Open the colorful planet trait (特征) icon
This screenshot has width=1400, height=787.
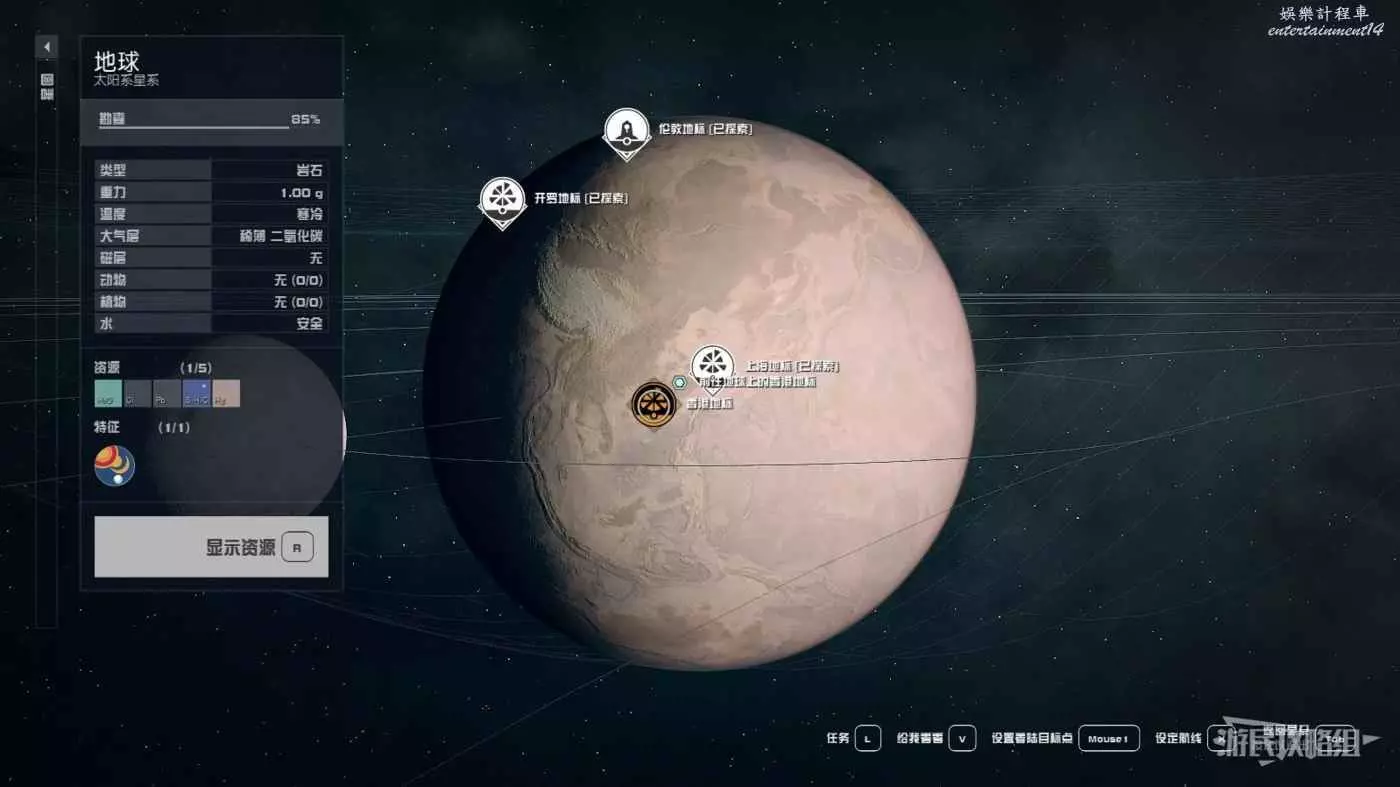pyautogui.click(x=115, y=466)
